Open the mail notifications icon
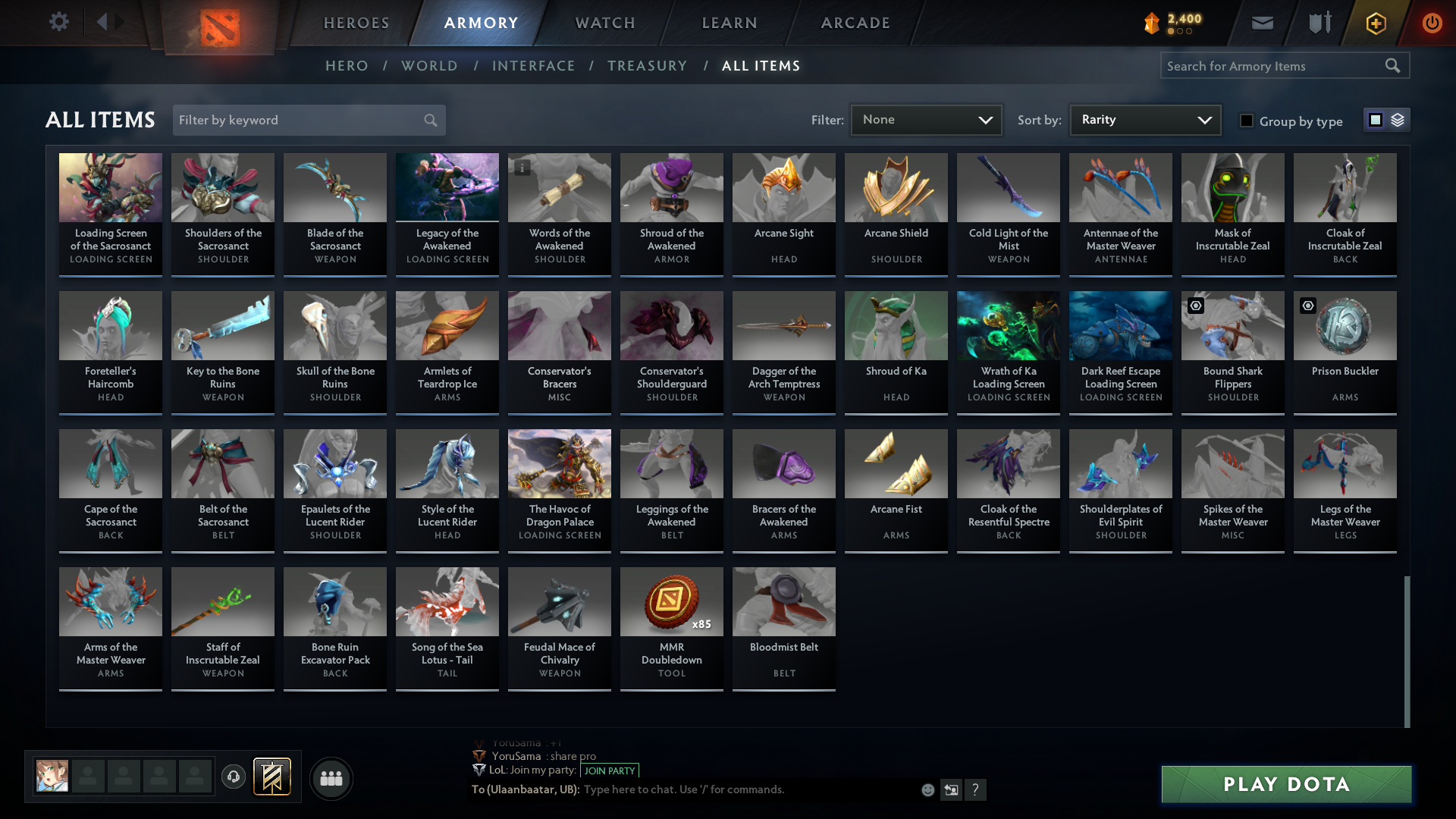Image resolution: width=1456 pixels, height=819 pixels. (x=1262, y=23)
